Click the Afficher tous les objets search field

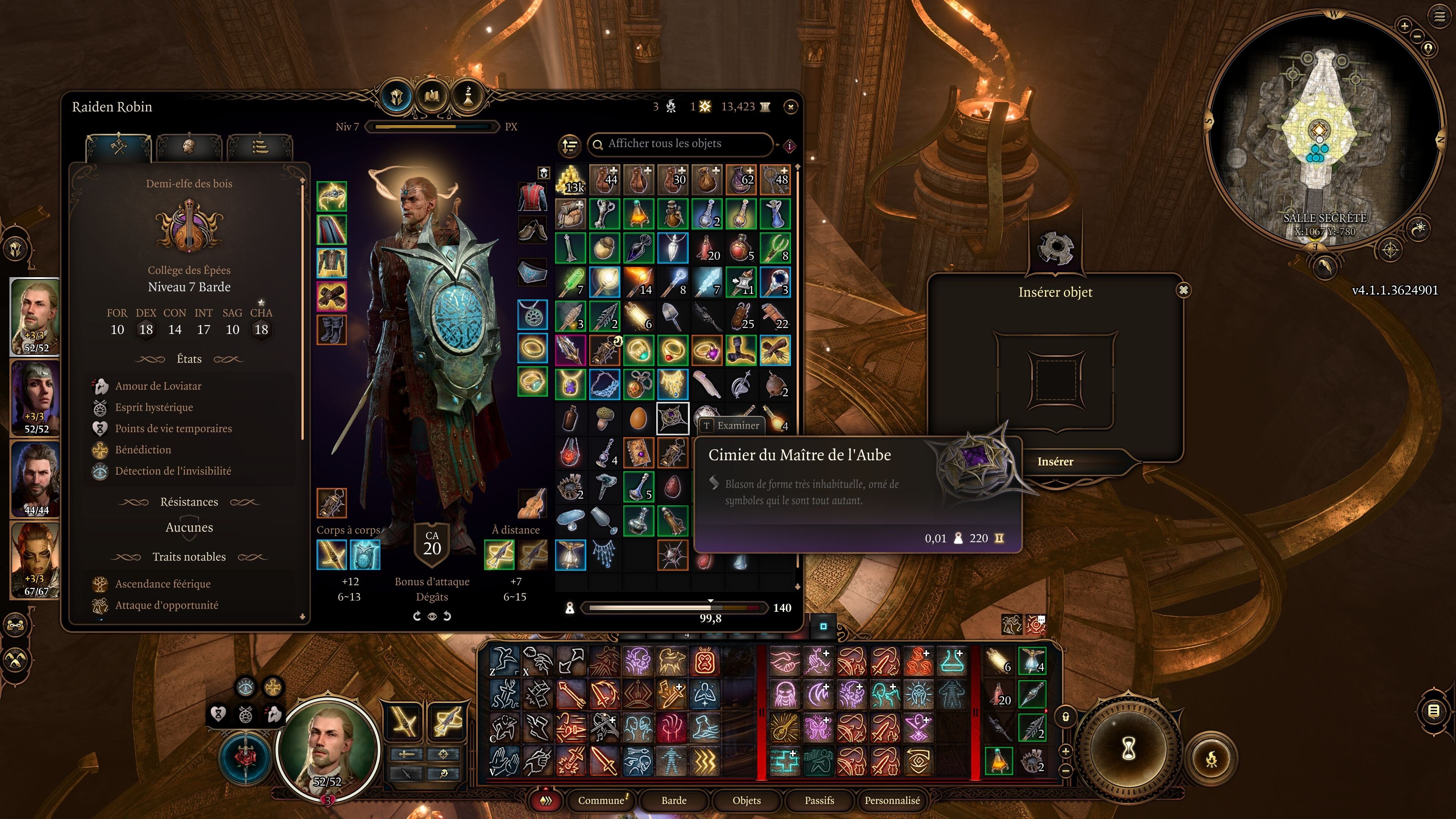tap(681, 144)
